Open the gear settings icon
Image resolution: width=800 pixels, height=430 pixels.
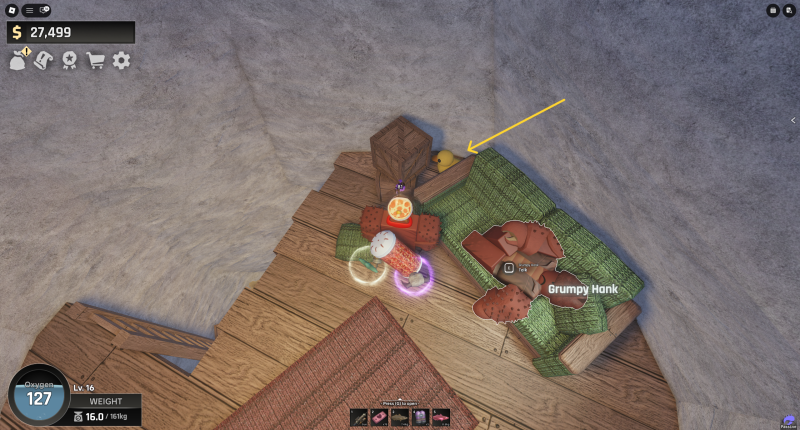121,60
